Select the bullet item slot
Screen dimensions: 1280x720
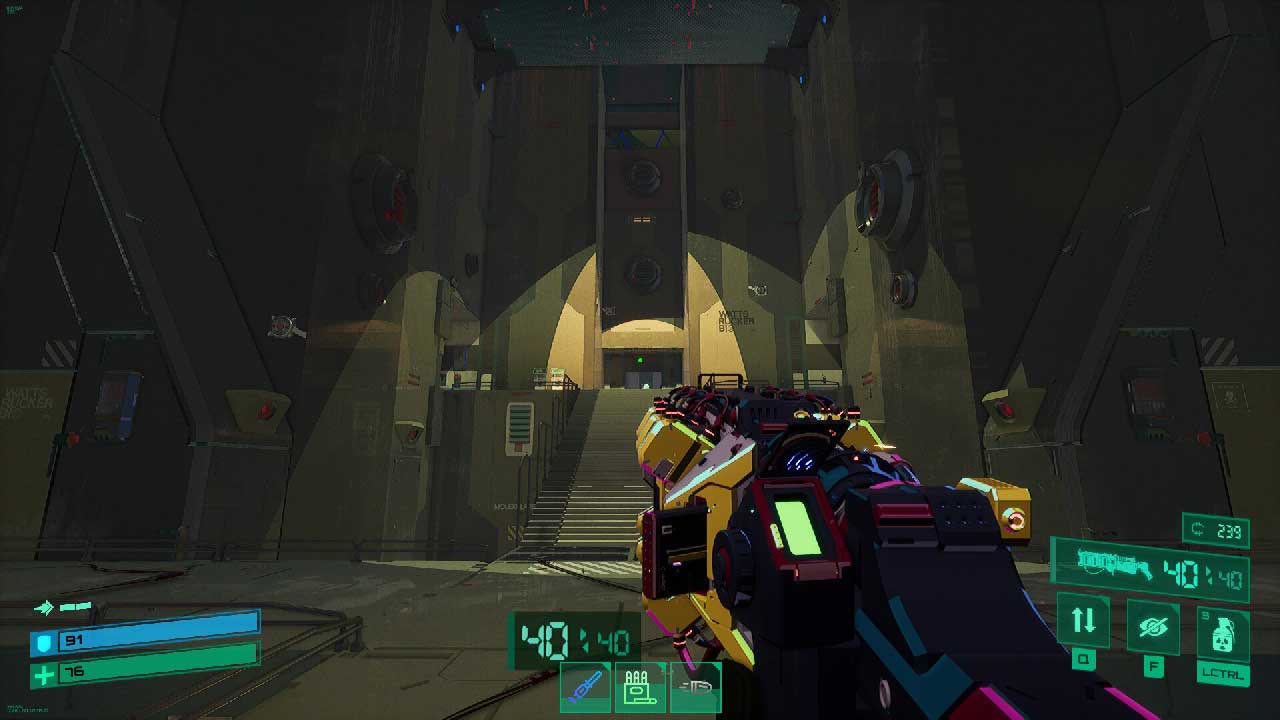point(696,687)
